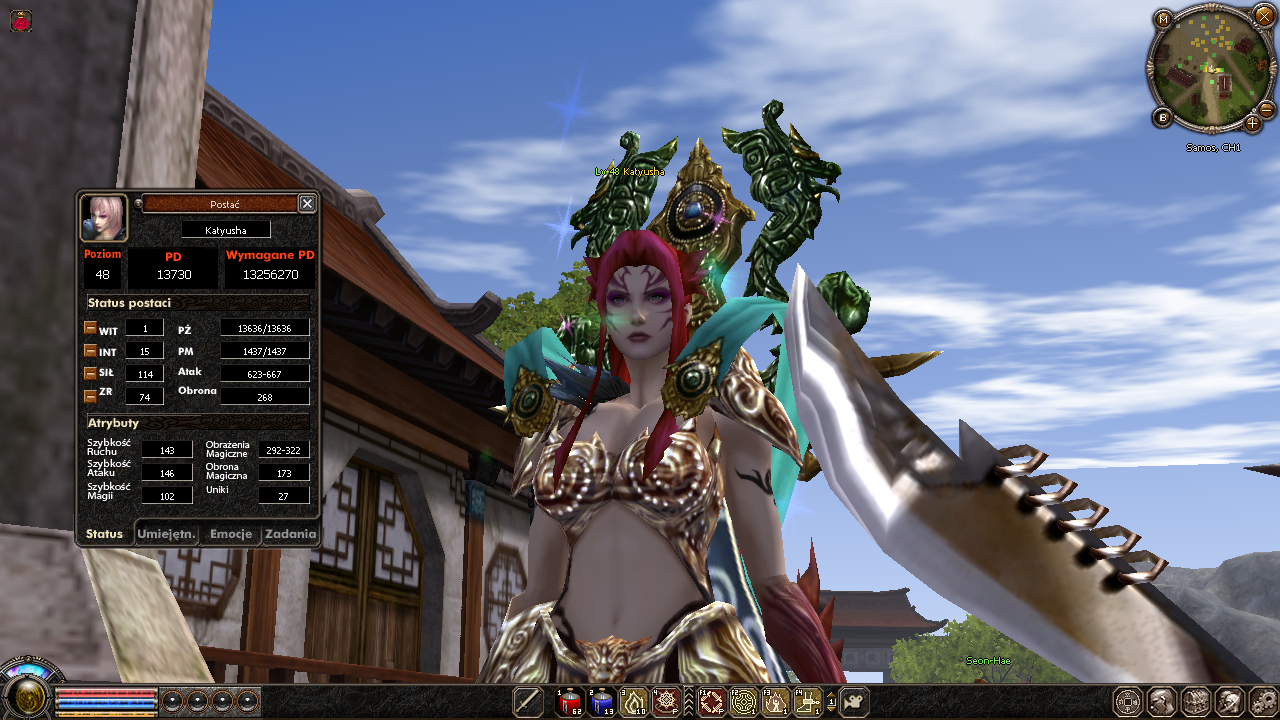Image resolution: width=1280 pixels, height=720 pixels.
Task: Zoom out the minimap with minus button
Action: [x=1266, y=108]
